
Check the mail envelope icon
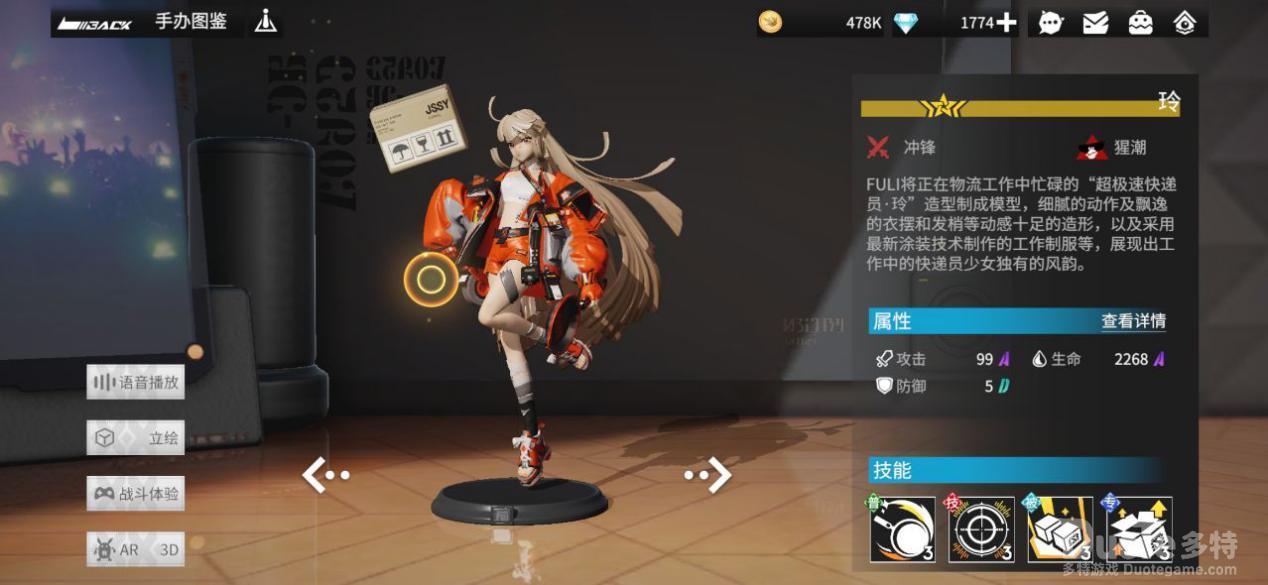pos(1096,22)
